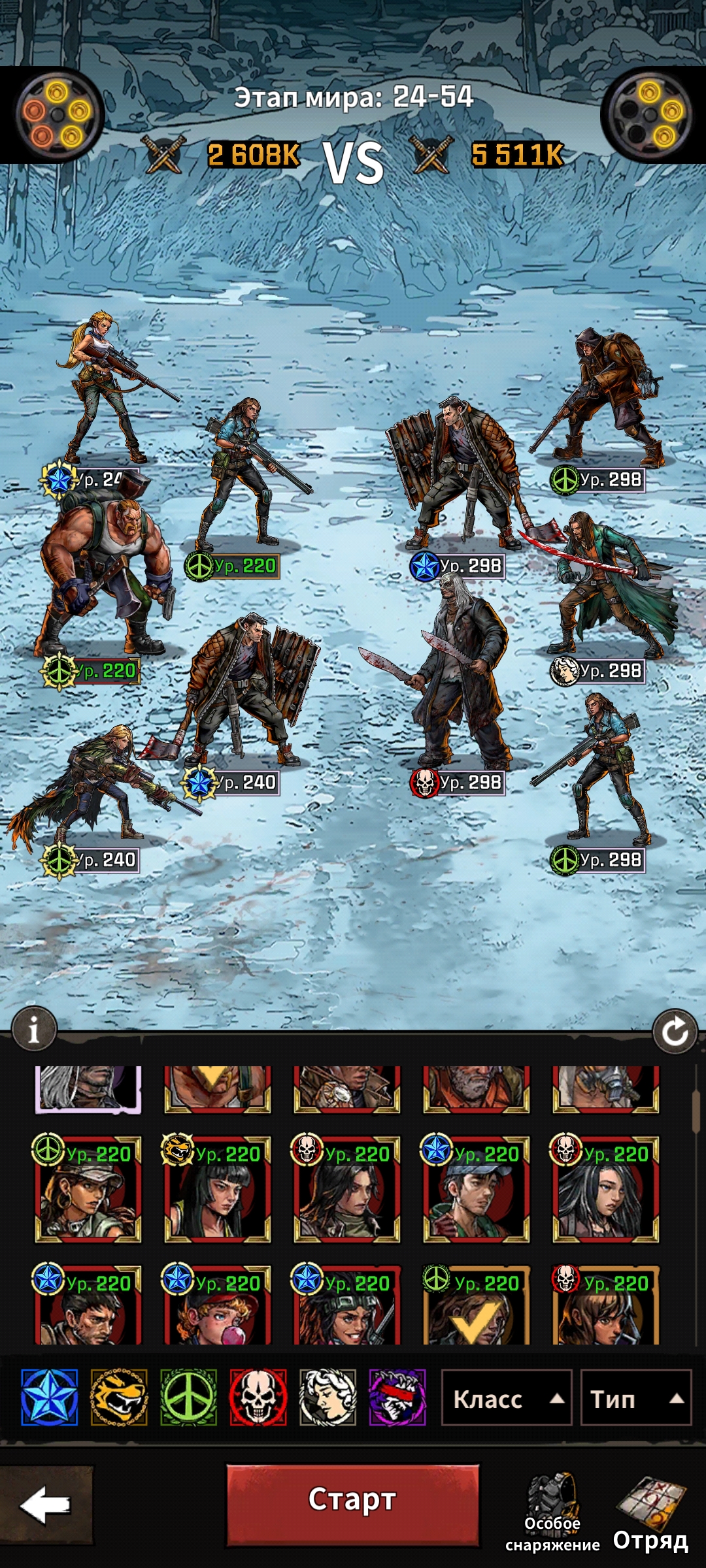Viewport: 706px width, 1568px height.
Task: Pick the hero blowing pink bubblegum
Action: coord(217,1307)
